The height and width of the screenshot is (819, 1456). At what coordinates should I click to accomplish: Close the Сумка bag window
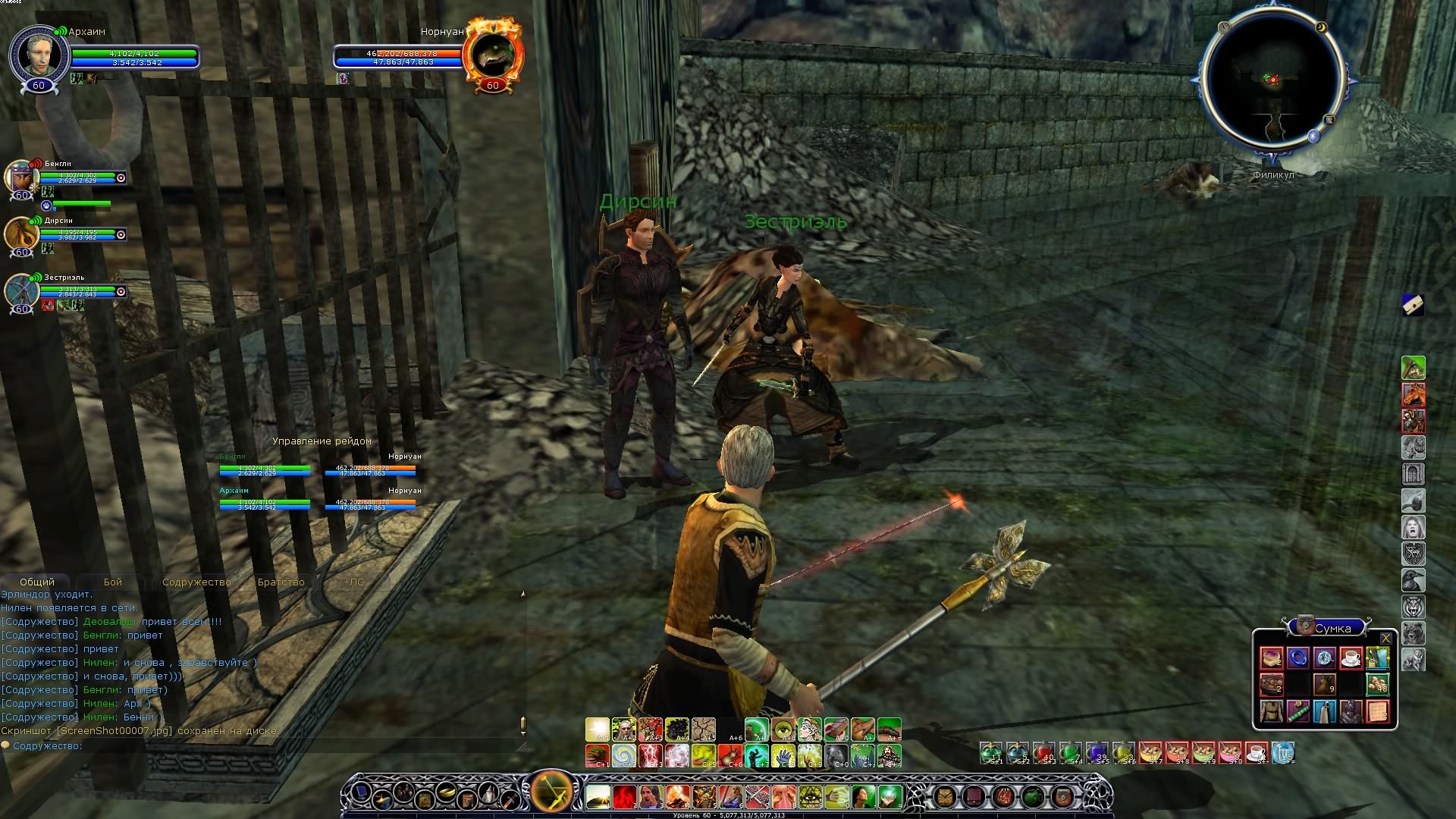pyautogui.click(x=1385, y=639)
